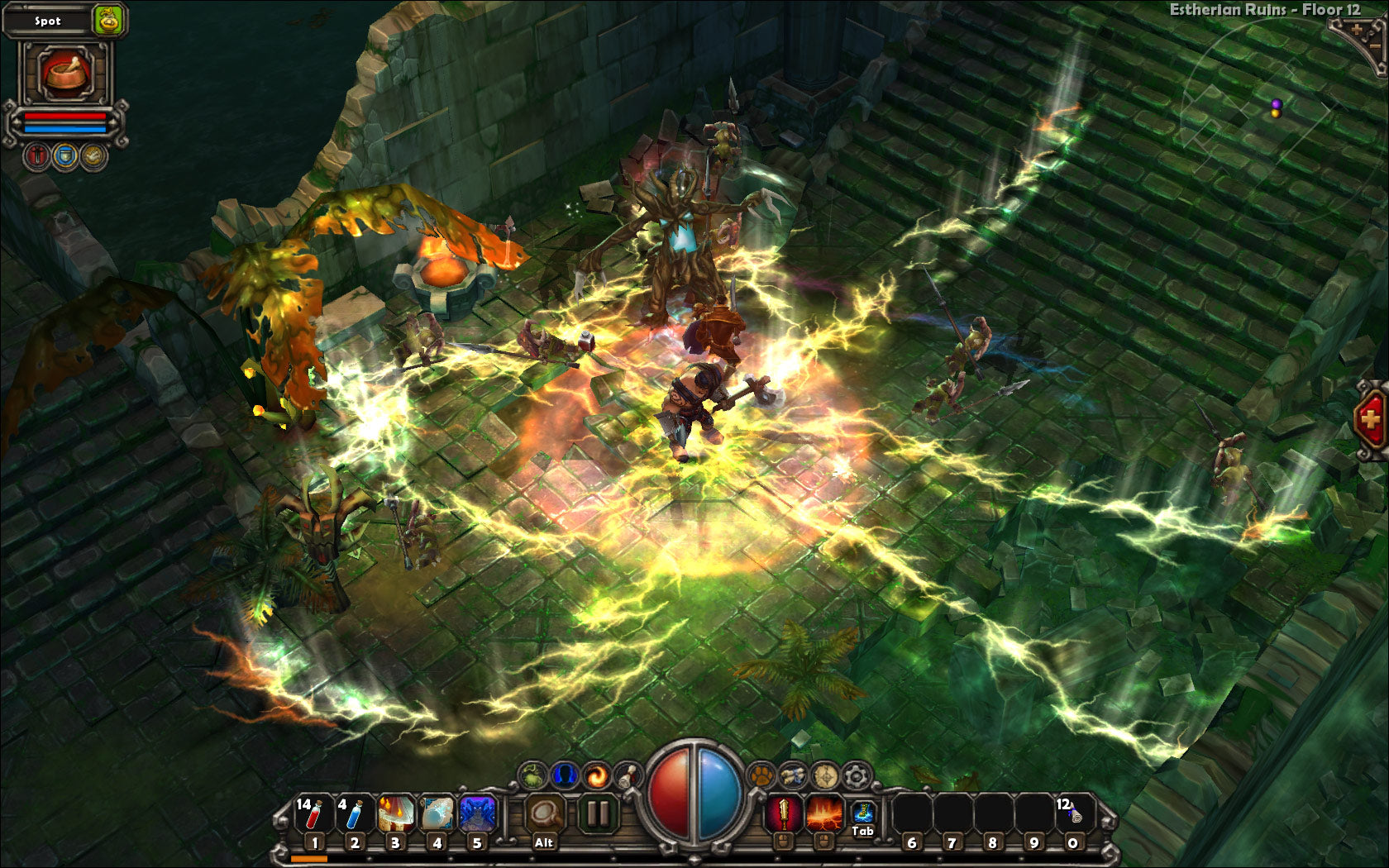
Task: Open the character sheet via blue silhouette icon
Action: tap(563, 774)
